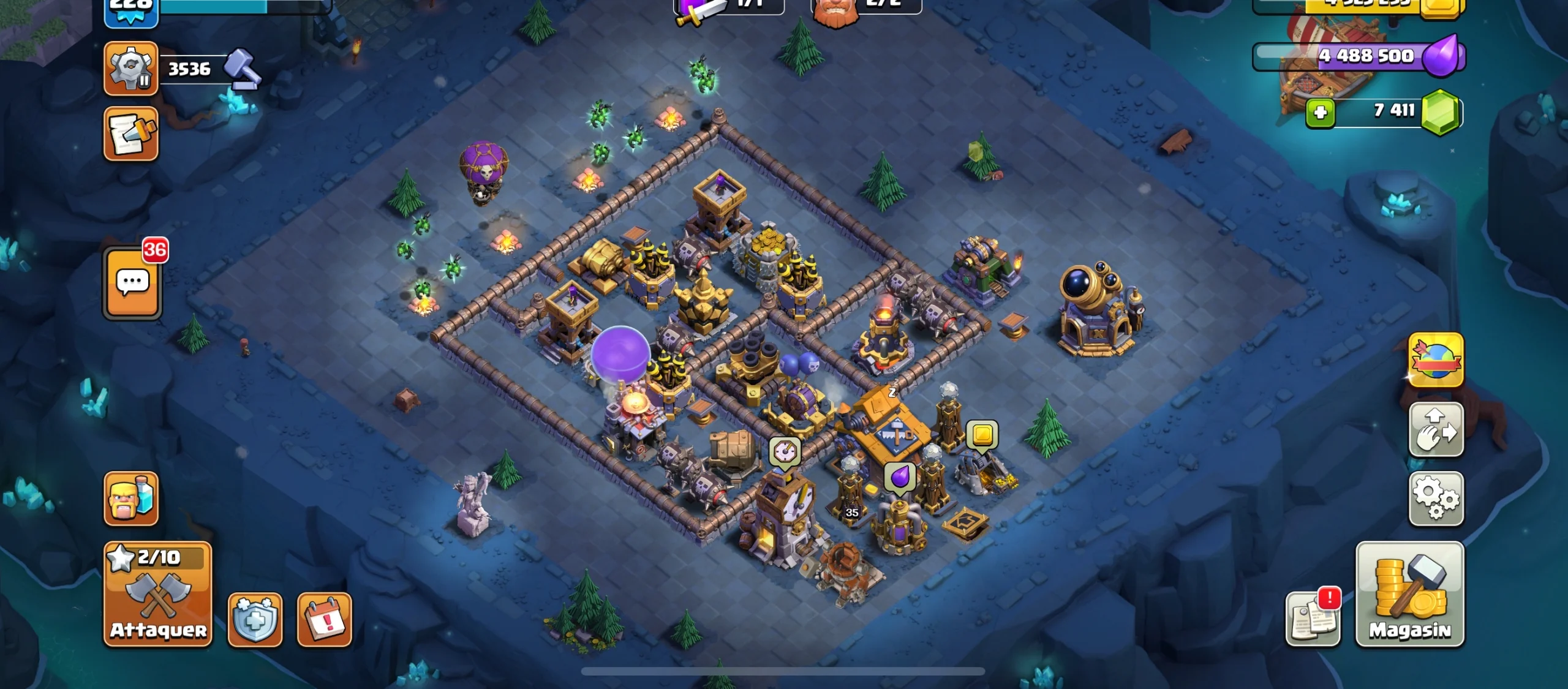Open the season challenges globe icon

tap(1436, 360)
